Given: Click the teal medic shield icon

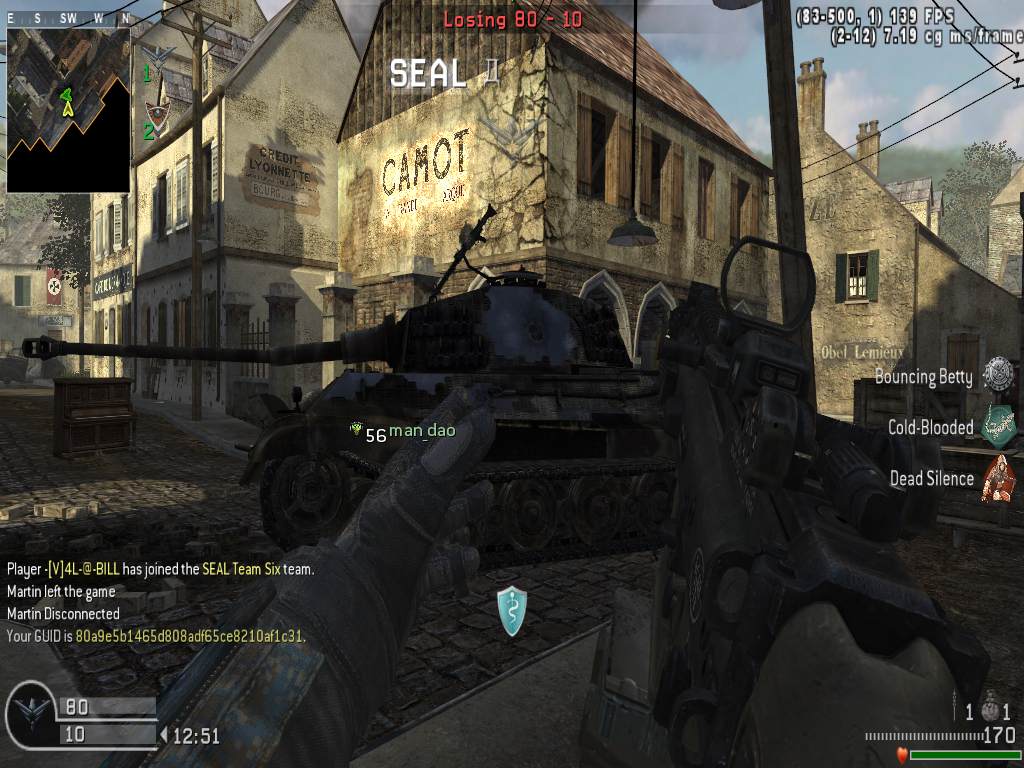Looking at the screenshot, I should [512, 611].
